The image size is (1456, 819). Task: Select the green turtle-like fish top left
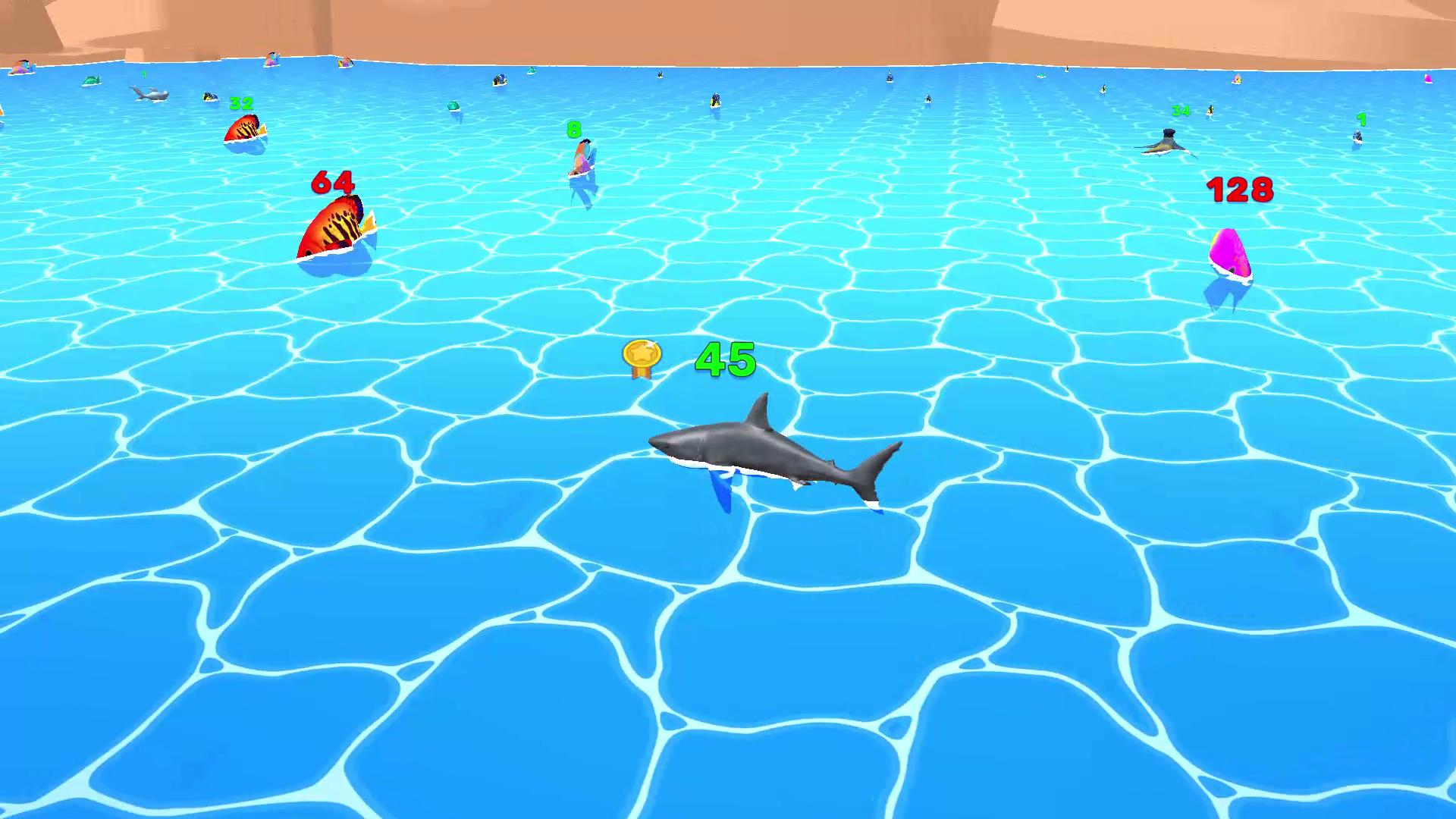point(91,80)
